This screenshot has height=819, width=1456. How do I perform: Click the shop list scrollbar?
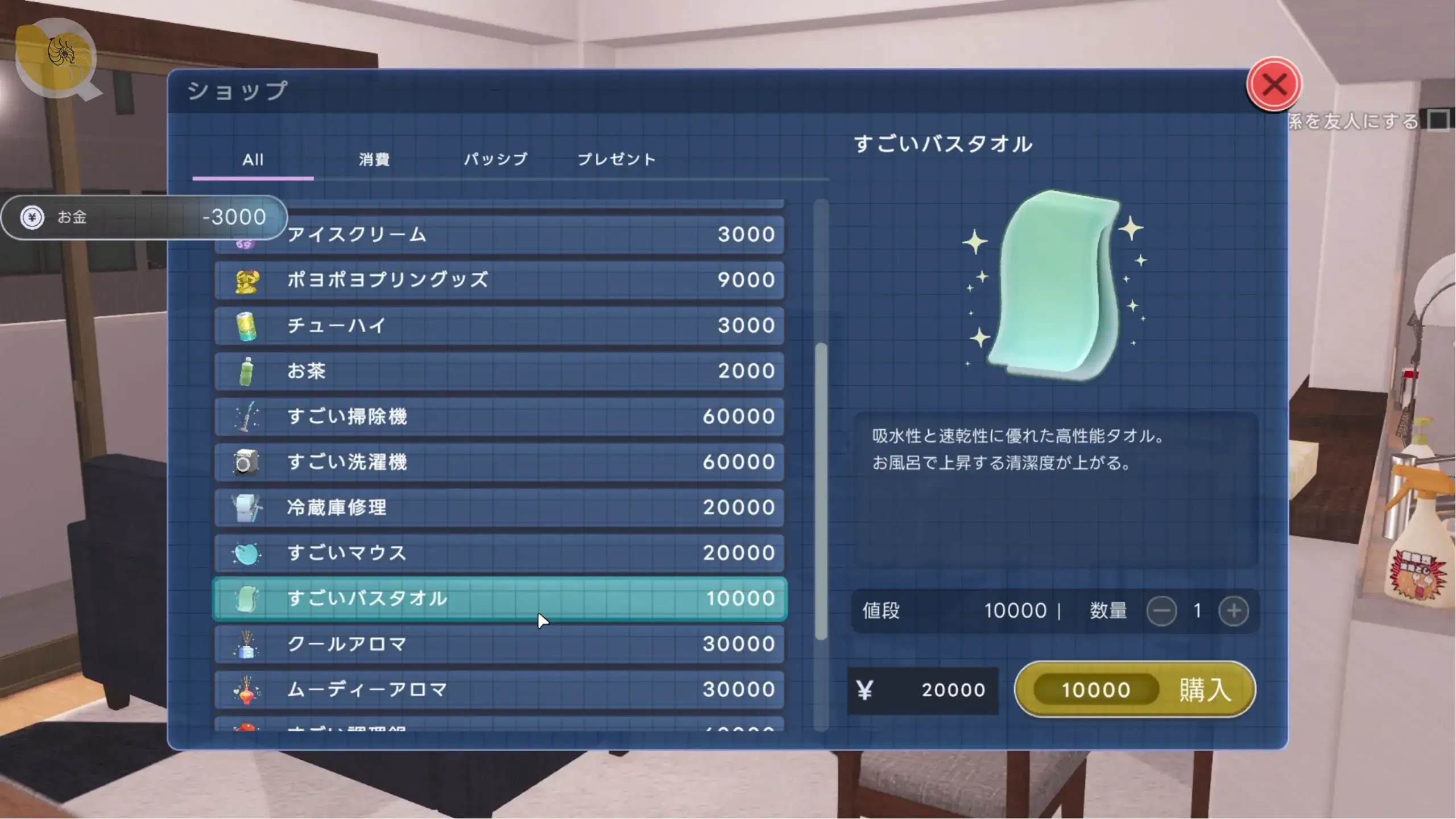821,490
